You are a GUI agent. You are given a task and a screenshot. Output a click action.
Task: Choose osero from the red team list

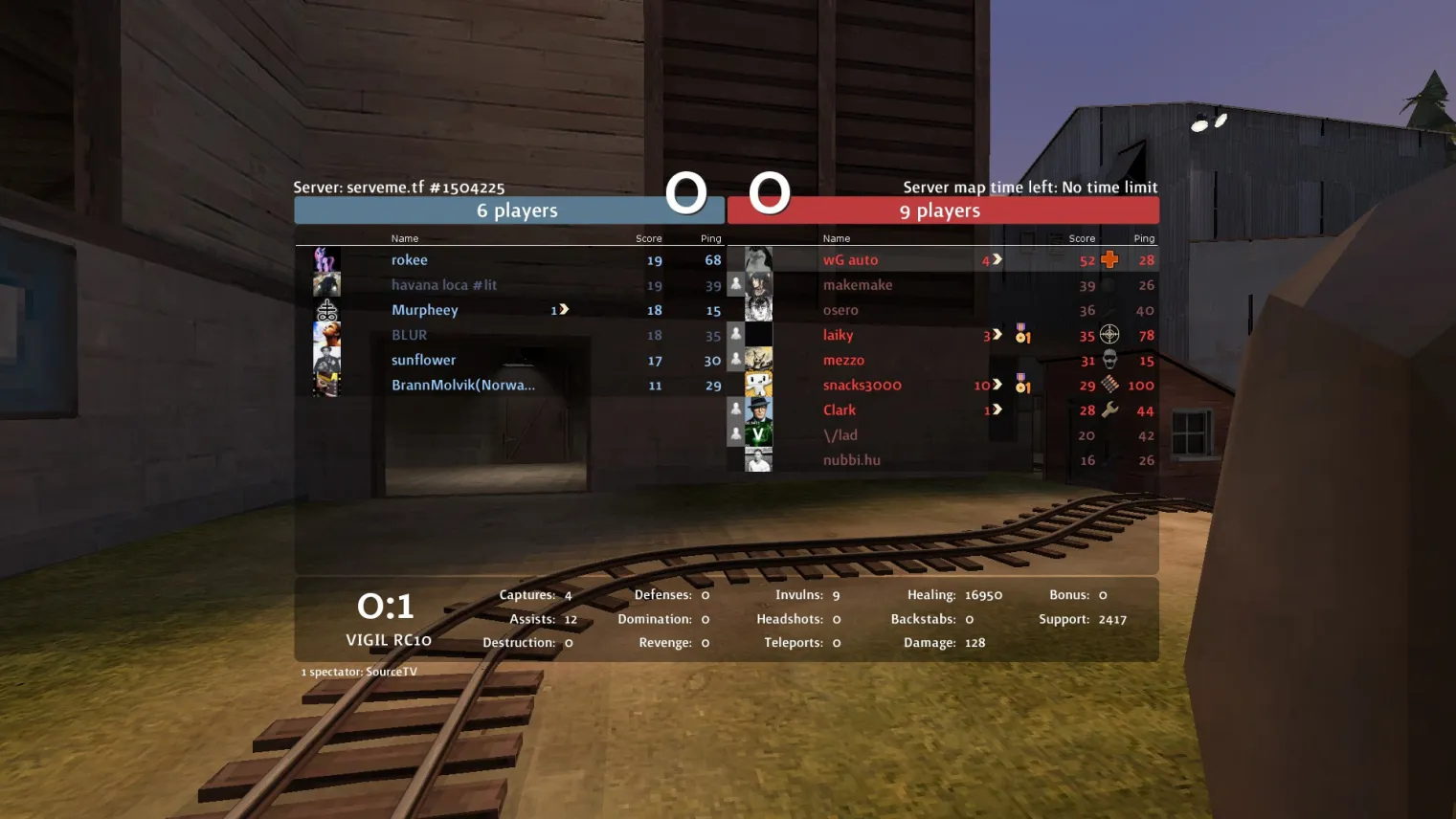click(840, 310)
